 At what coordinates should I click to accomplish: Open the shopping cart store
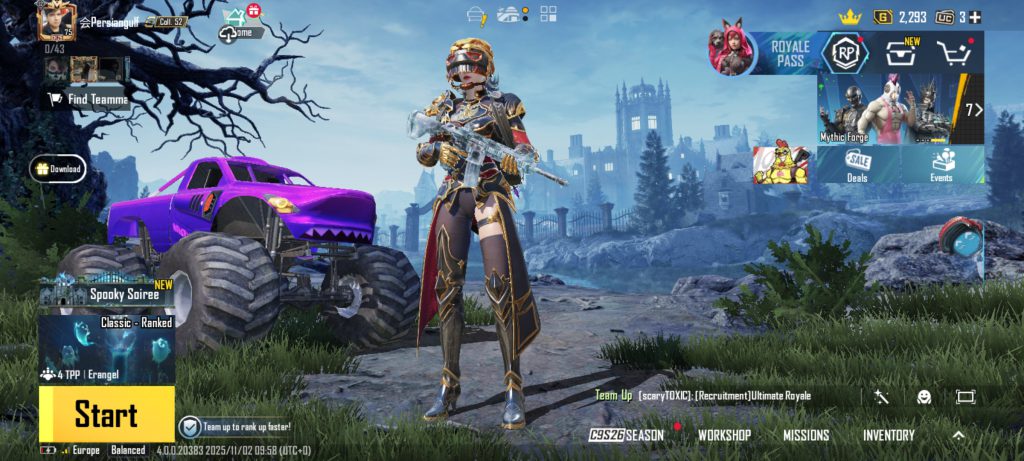pos(954,54)
